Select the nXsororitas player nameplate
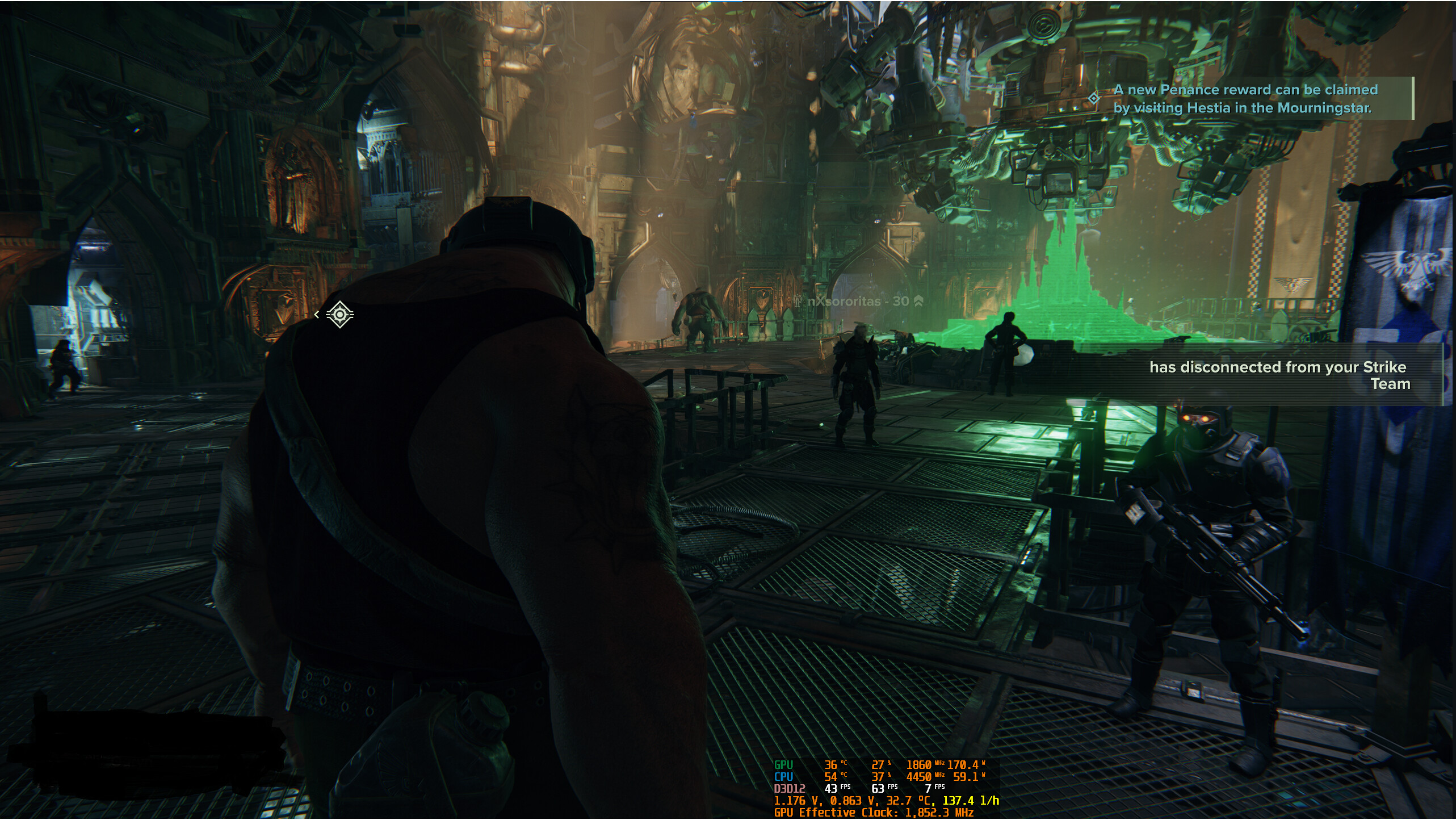 point(858,302)
